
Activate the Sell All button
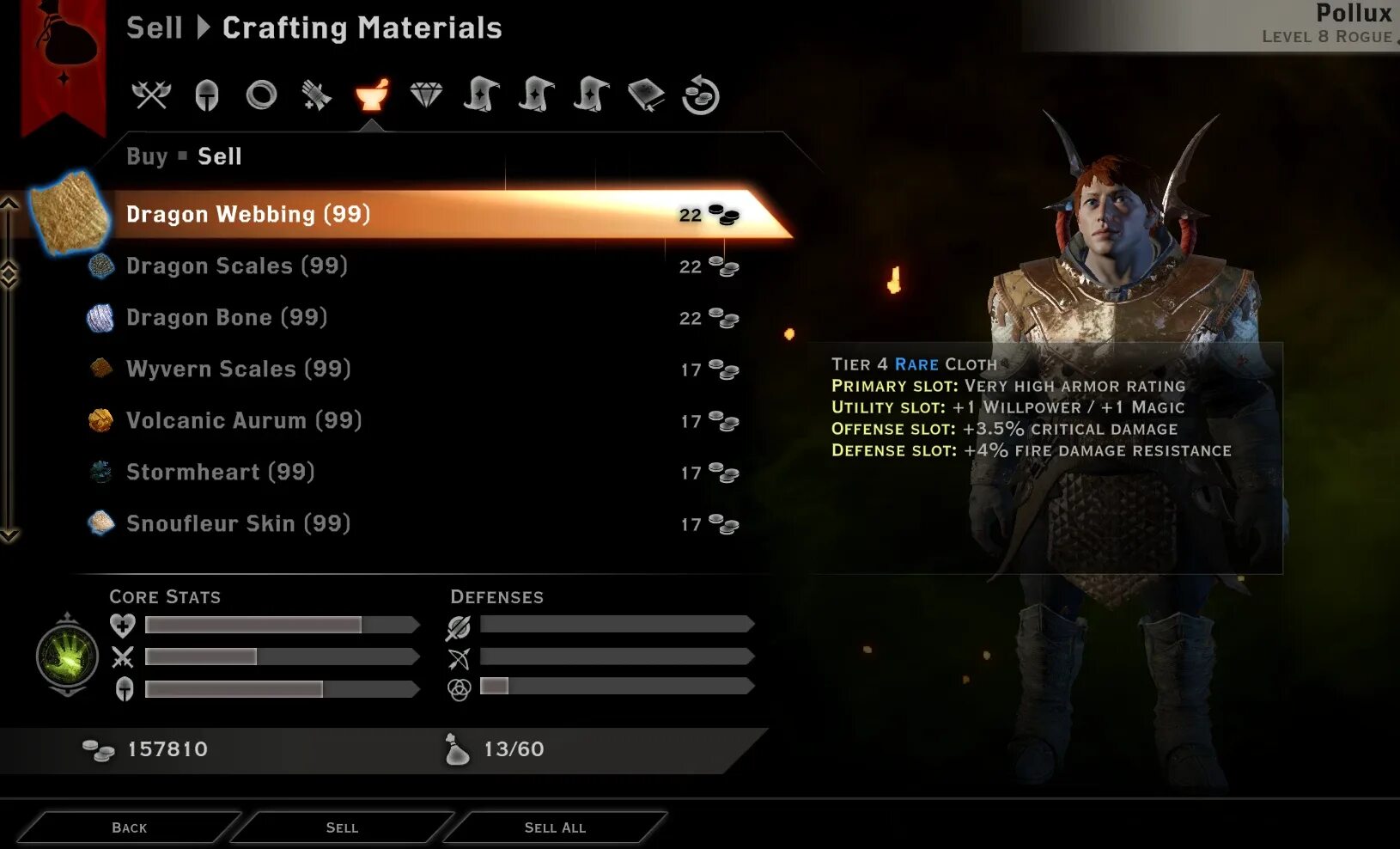555,828
